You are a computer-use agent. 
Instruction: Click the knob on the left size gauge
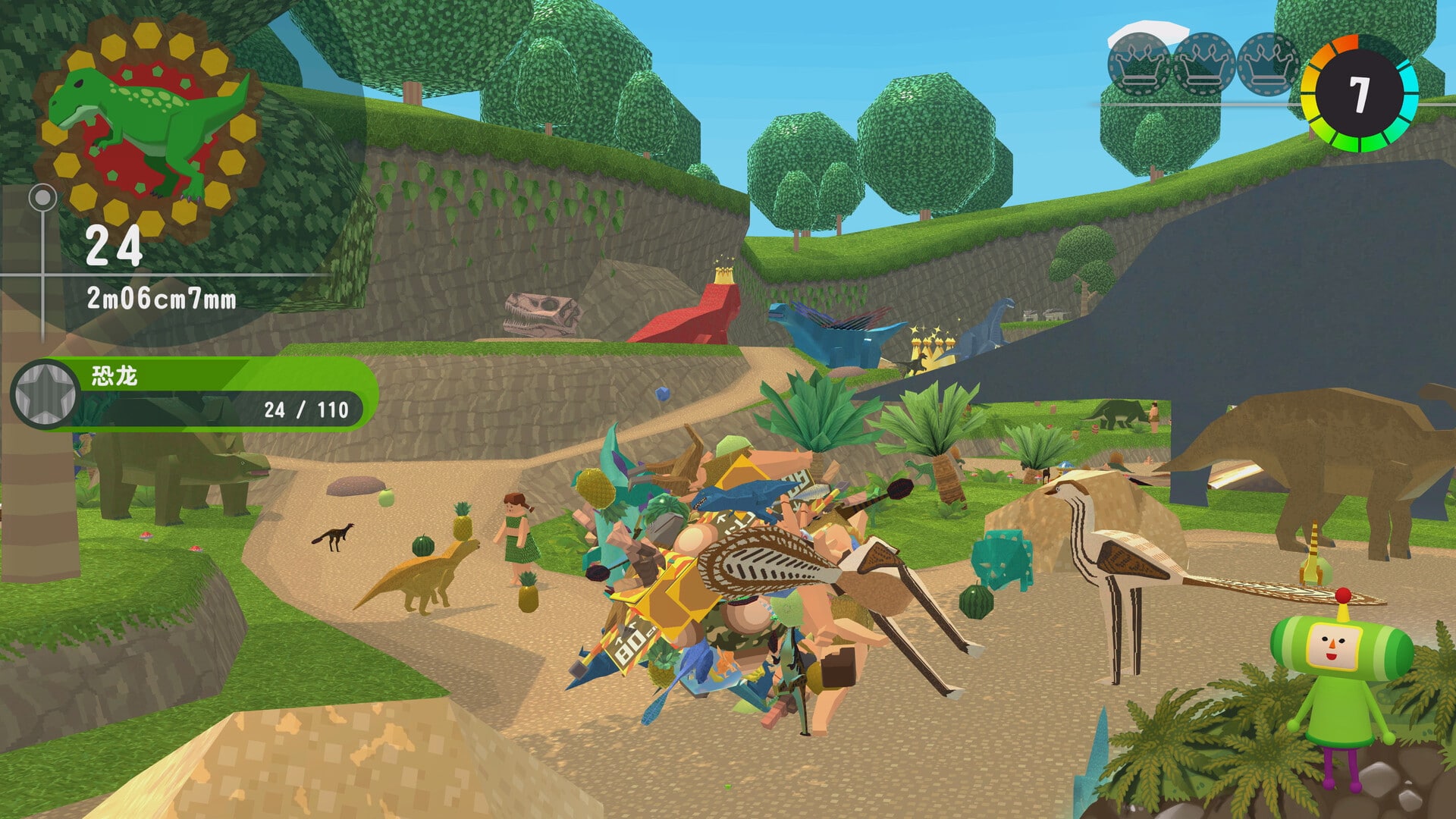pyautogui.click(x=42, y=197)
